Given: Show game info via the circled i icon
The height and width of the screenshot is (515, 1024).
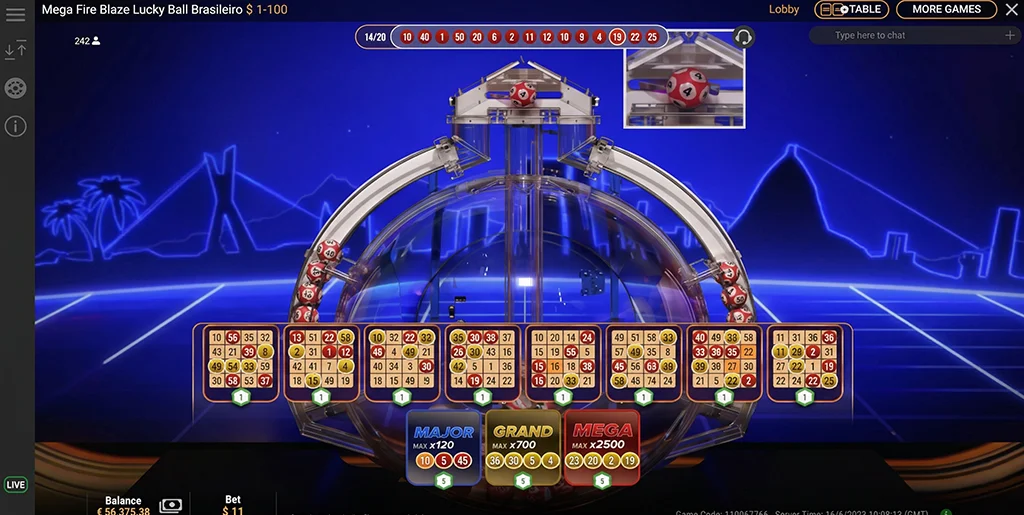Looking at the screenshot, I should [16, 126].
